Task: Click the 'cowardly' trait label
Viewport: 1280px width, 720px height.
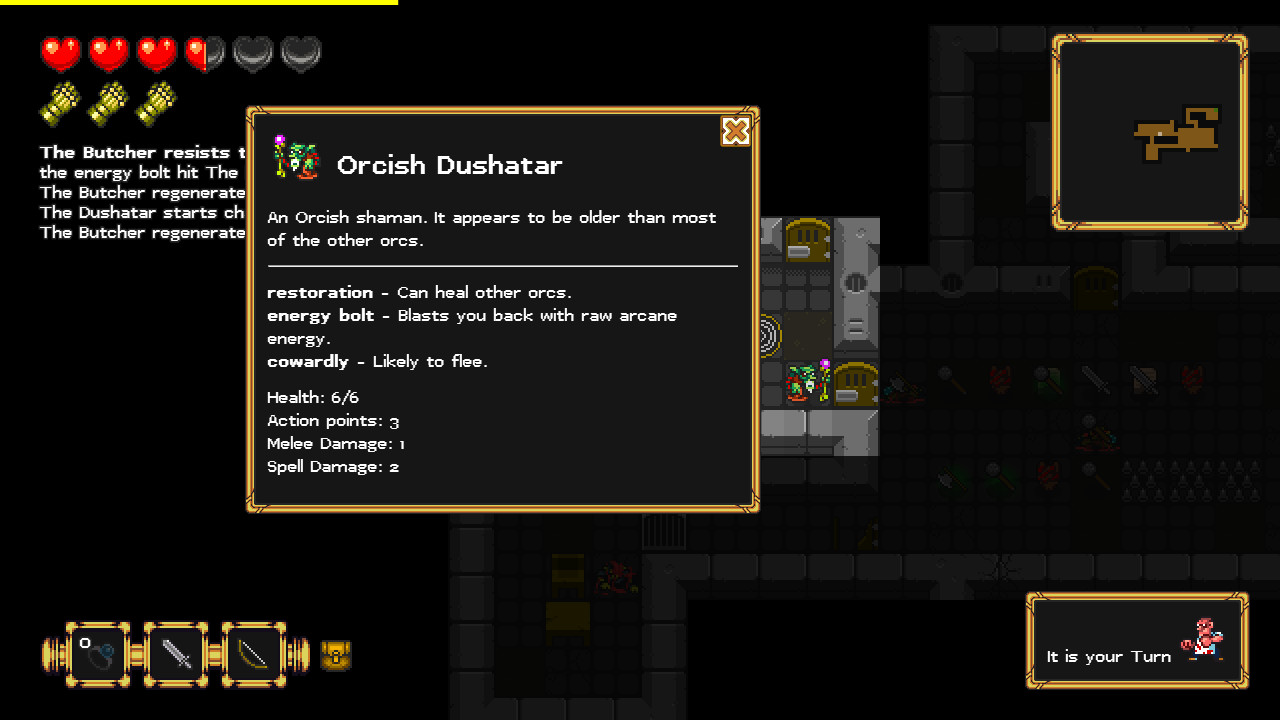Action: coord(307,361)
